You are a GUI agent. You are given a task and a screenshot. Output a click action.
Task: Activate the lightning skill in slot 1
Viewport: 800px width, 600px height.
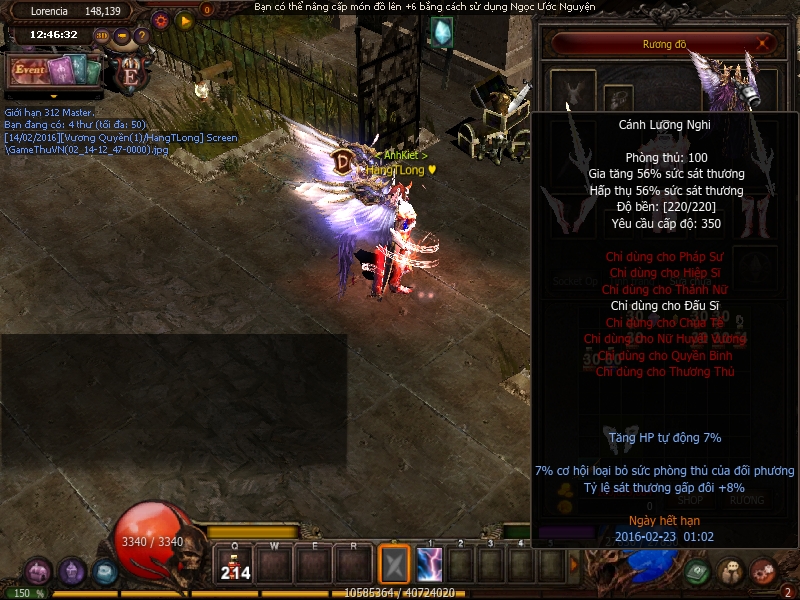coord(430,565)
